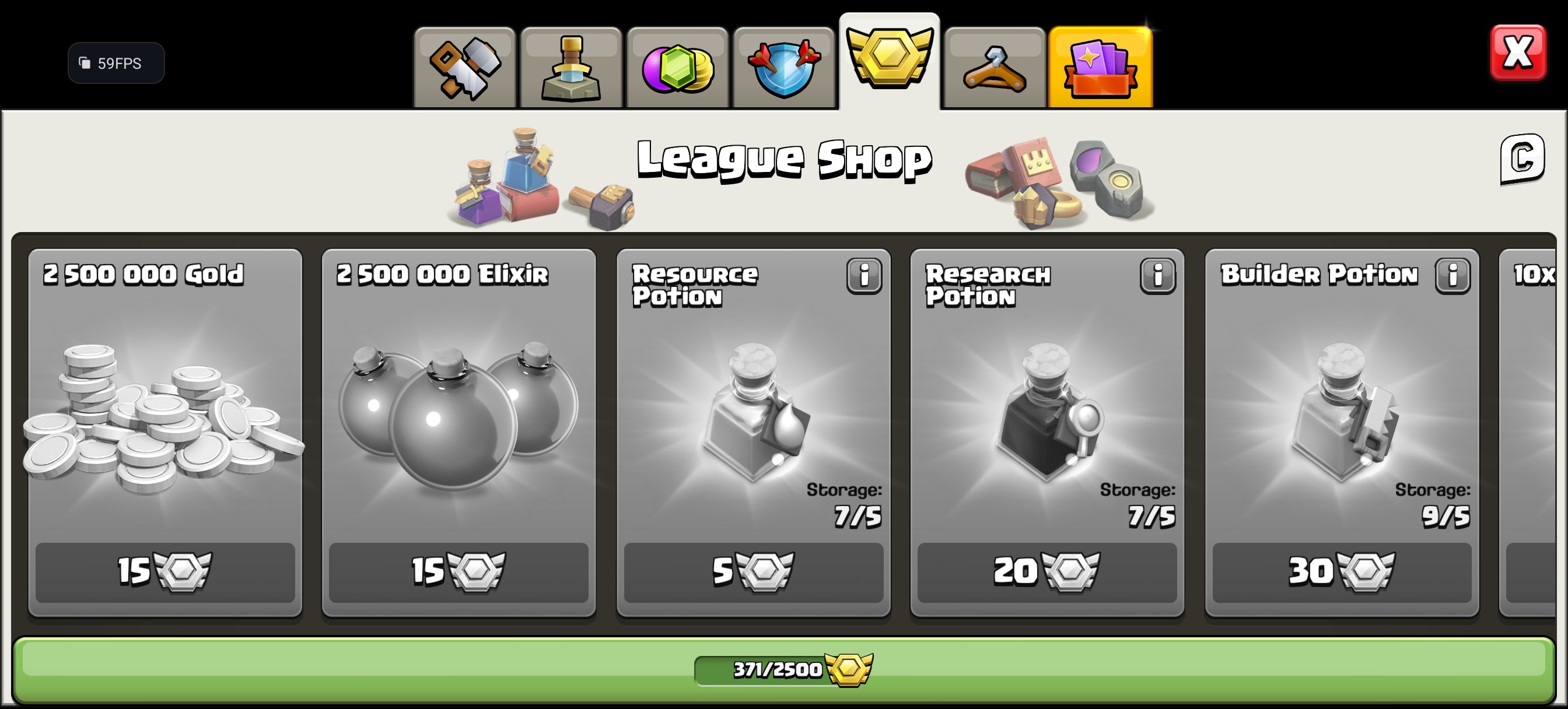The height and width of the screenshot is (709, 1568).
Task: Open the Resource Potion info popup
Action: [x=864, y=275]
